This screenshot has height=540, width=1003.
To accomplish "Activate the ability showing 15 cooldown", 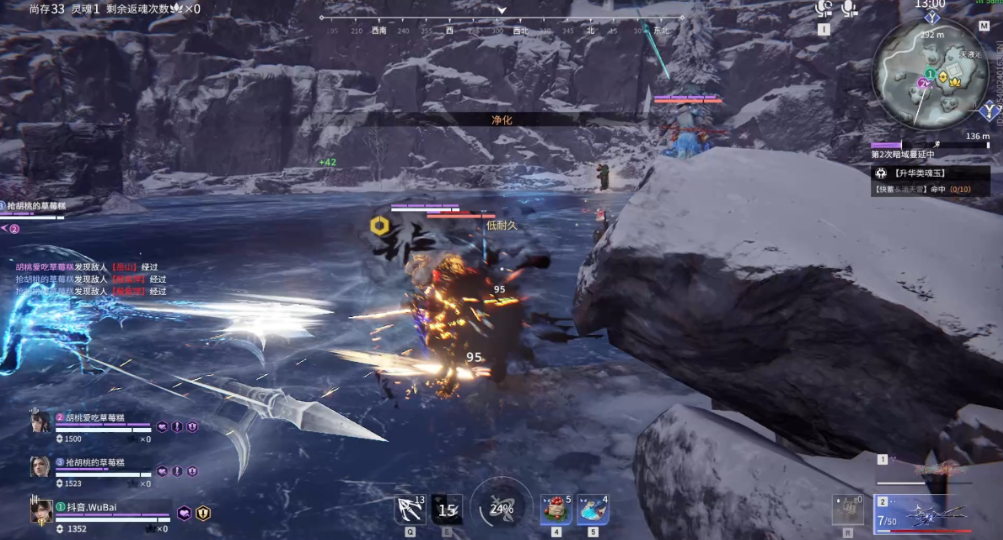I will tap(446, 510).
